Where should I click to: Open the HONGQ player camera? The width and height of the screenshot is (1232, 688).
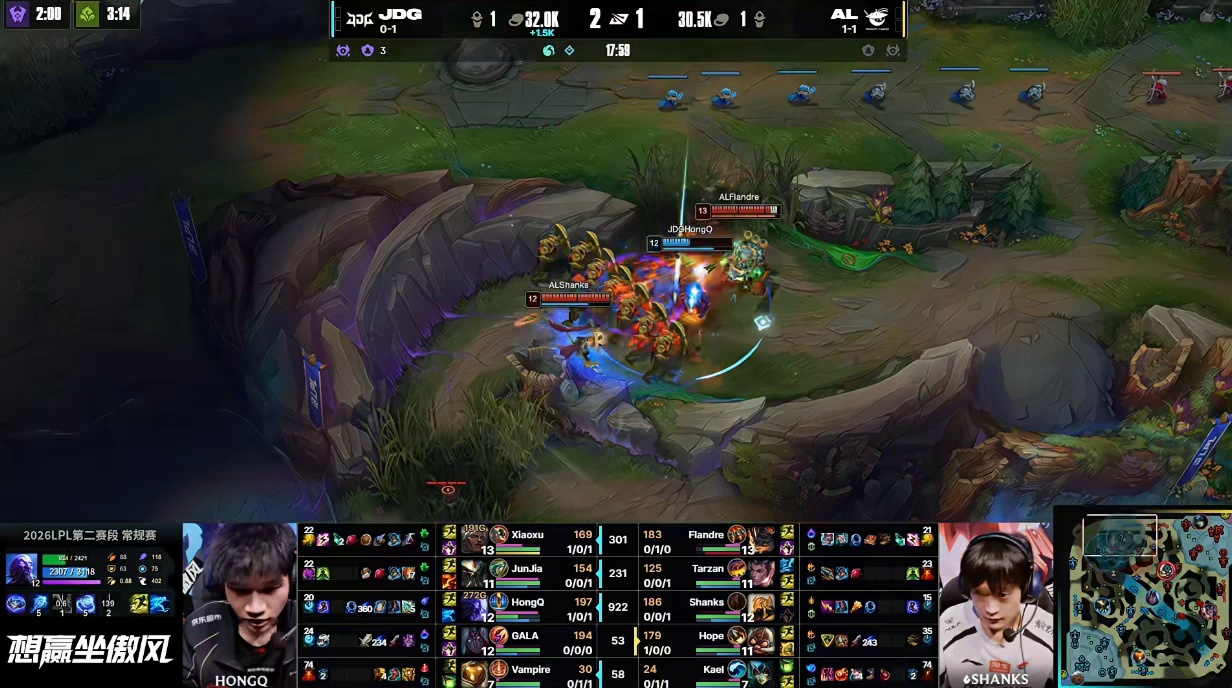[x=240, y=598]
